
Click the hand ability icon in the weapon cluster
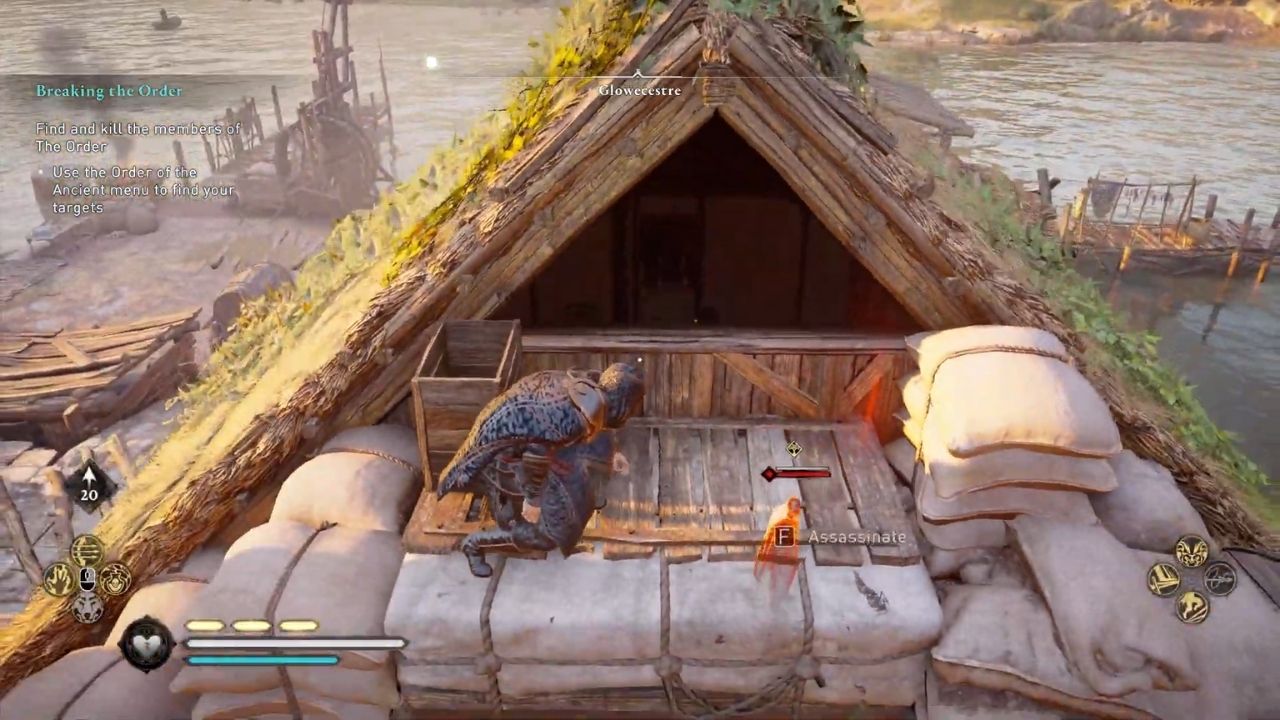point(60,578)
